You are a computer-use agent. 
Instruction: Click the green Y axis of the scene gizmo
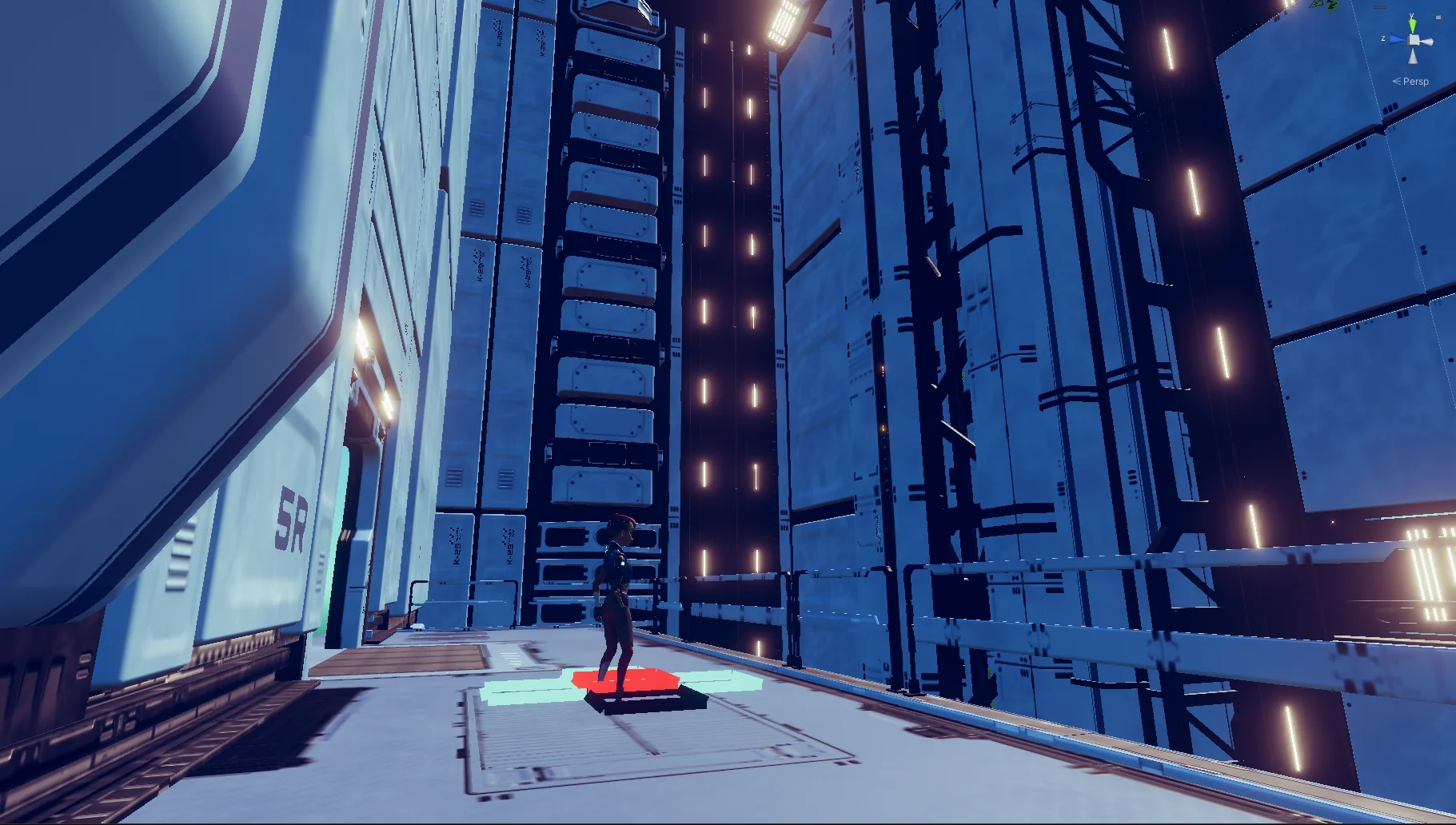(x=1412, y=23)
